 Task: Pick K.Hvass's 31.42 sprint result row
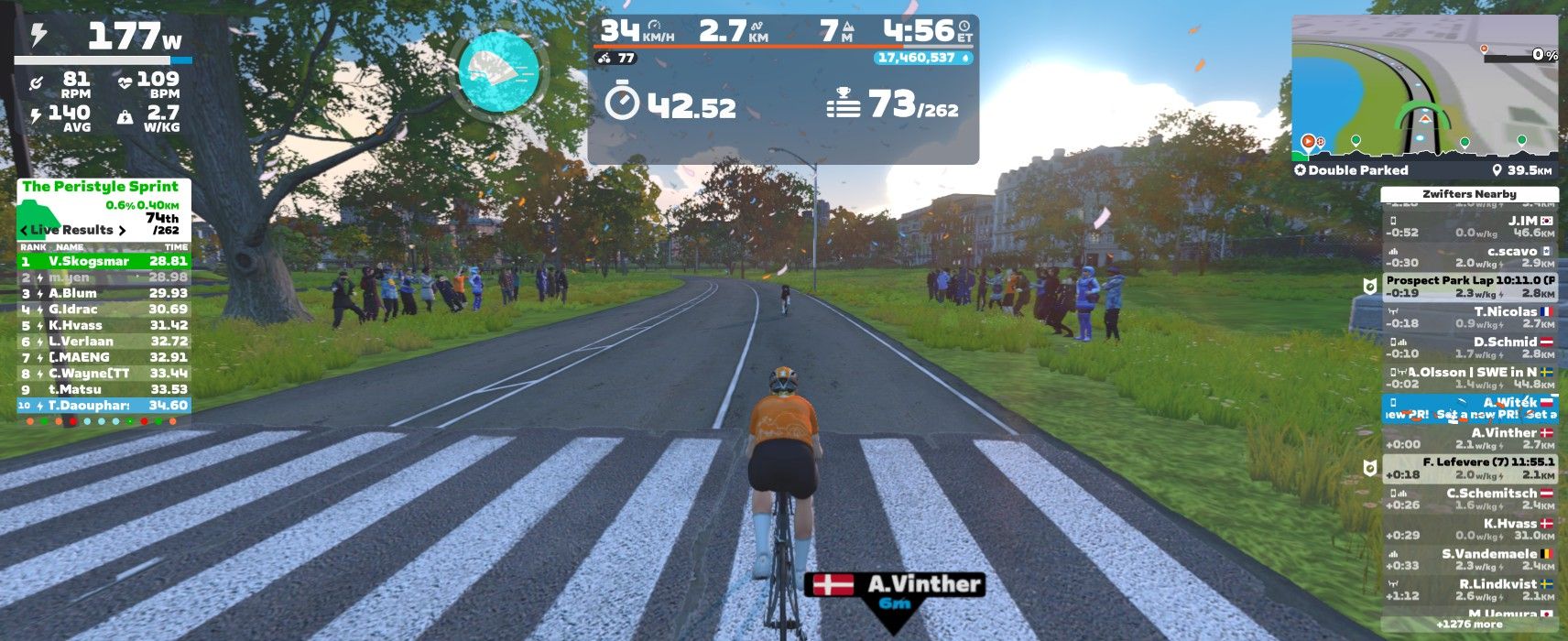point(103,325)
